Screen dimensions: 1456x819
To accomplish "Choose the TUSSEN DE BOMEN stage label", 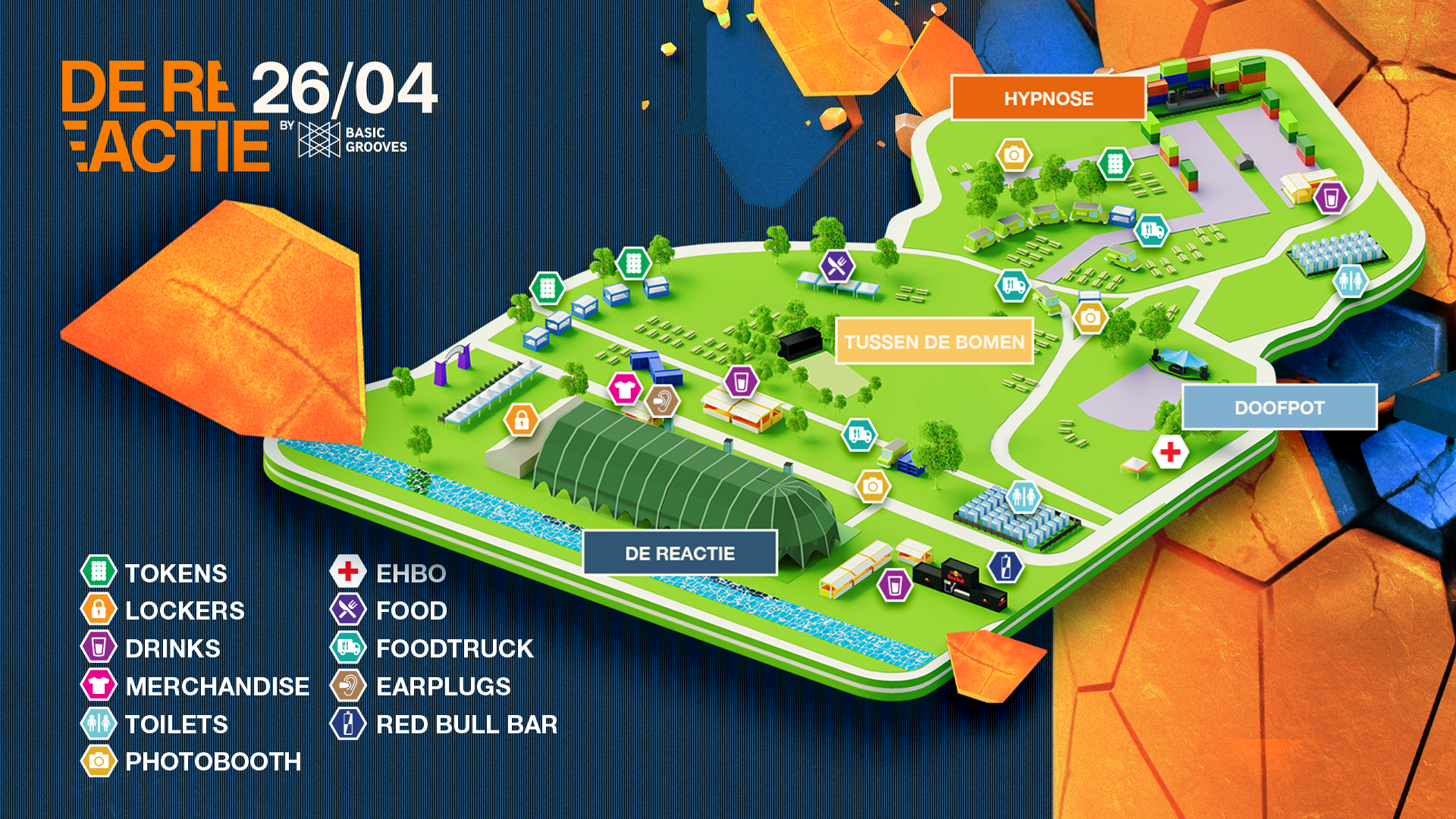I will pos(934,342).
